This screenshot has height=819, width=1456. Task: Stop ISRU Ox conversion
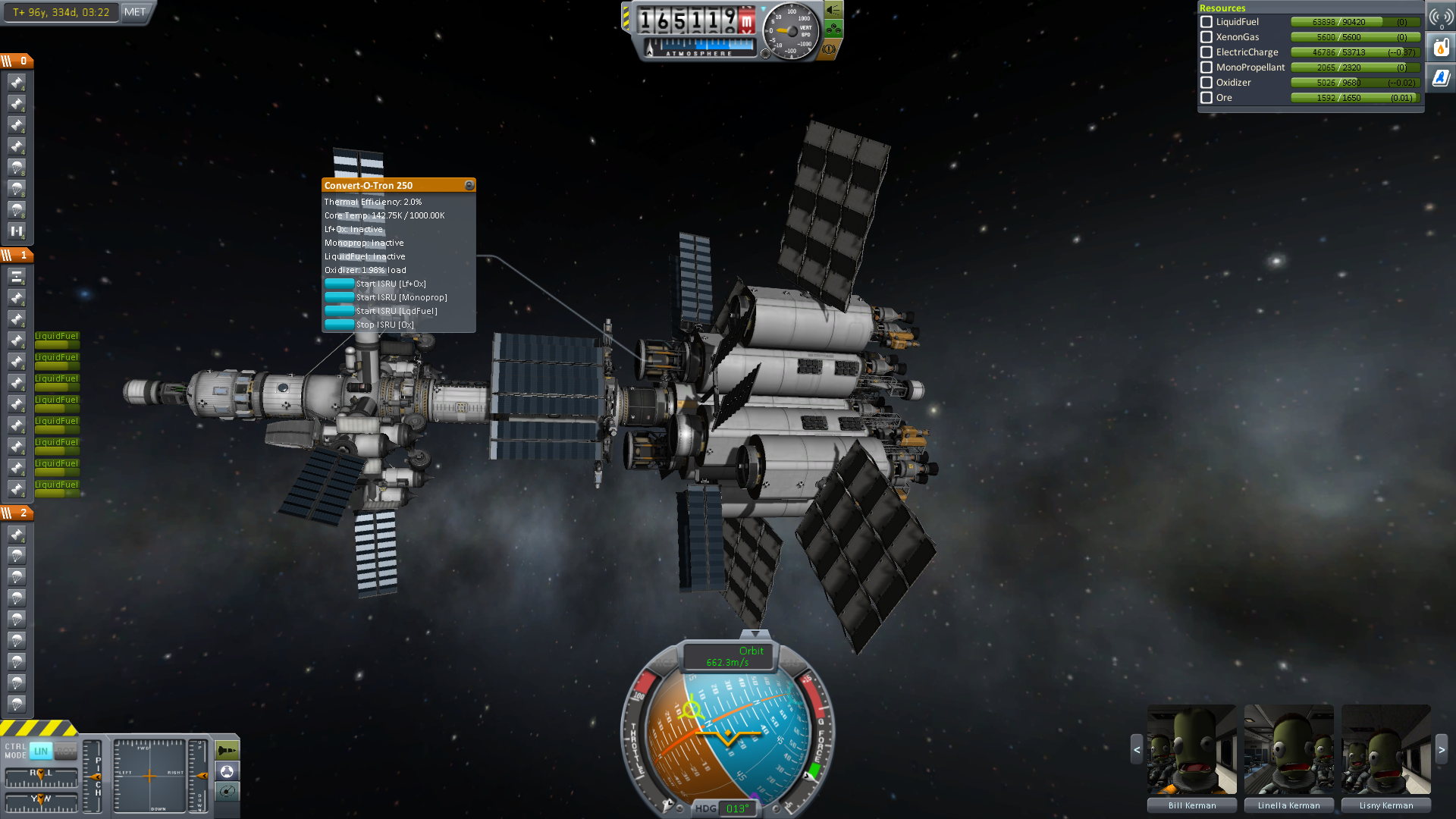tap(340, 325)
